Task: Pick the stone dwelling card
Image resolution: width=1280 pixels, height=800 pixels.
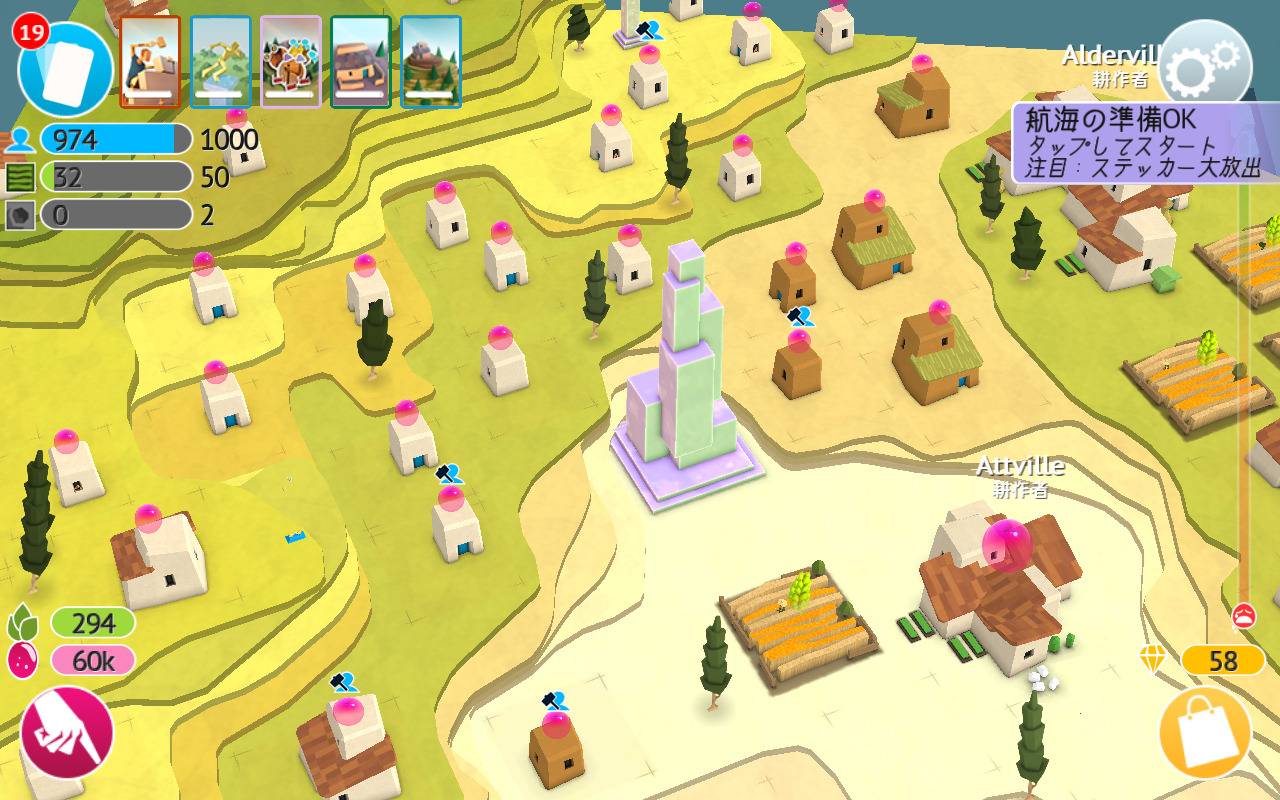Action: tap(361, 61)
